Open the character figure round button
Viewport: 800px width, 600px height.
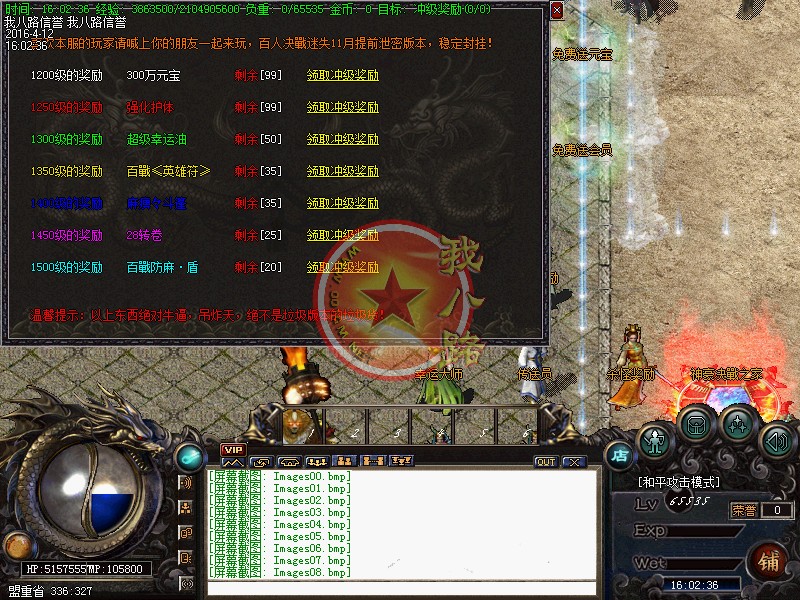(x=654, y=438)
